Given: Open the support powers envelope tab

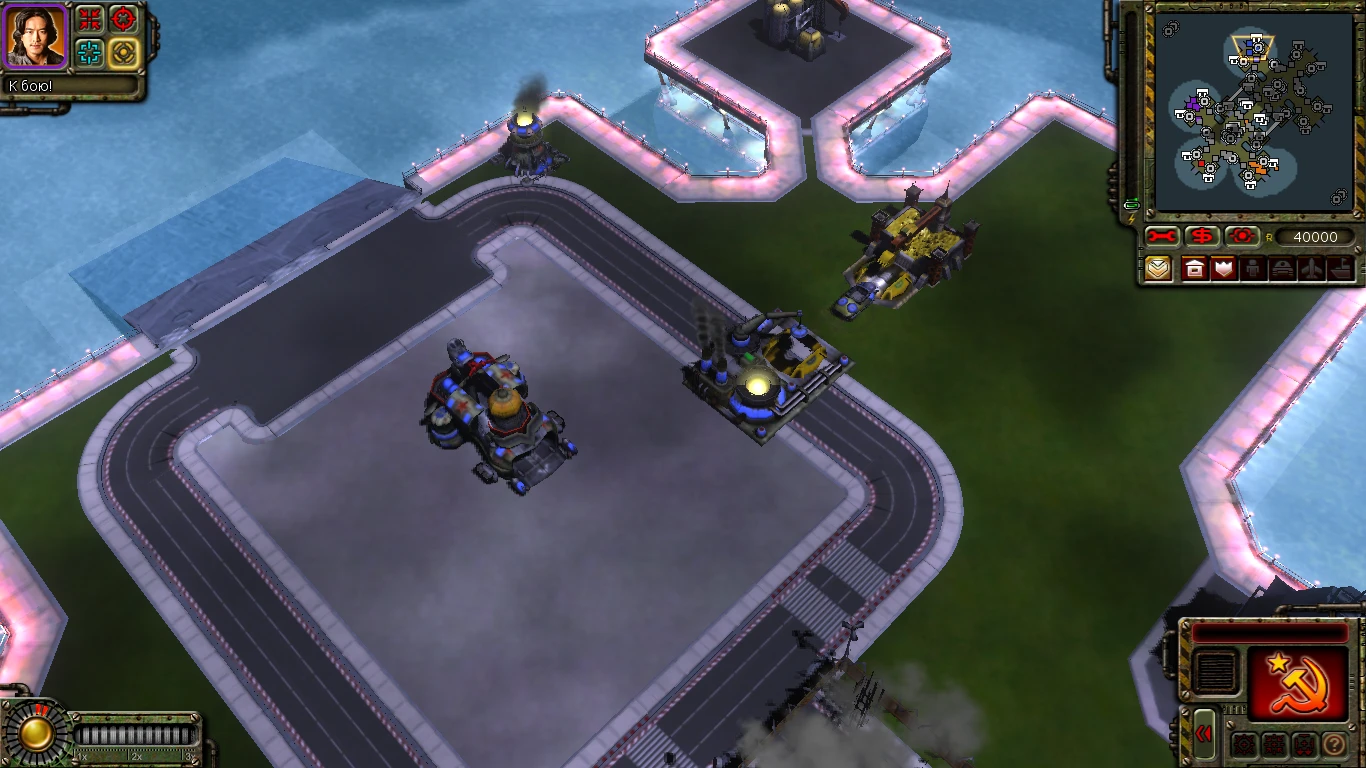Looking at the screenshot, I should click(x=1158, y=268).
